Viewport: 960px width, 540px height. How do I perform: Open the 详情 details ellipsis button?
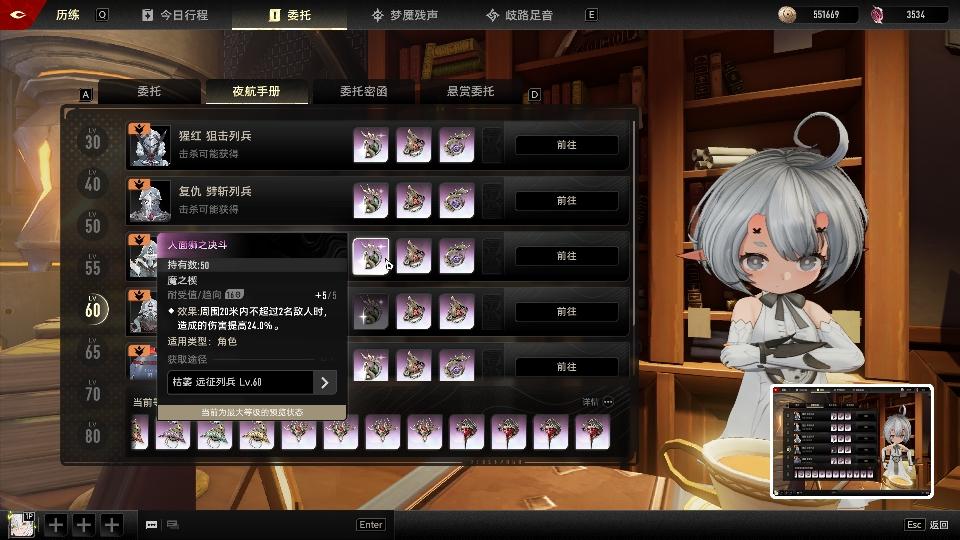608,402
